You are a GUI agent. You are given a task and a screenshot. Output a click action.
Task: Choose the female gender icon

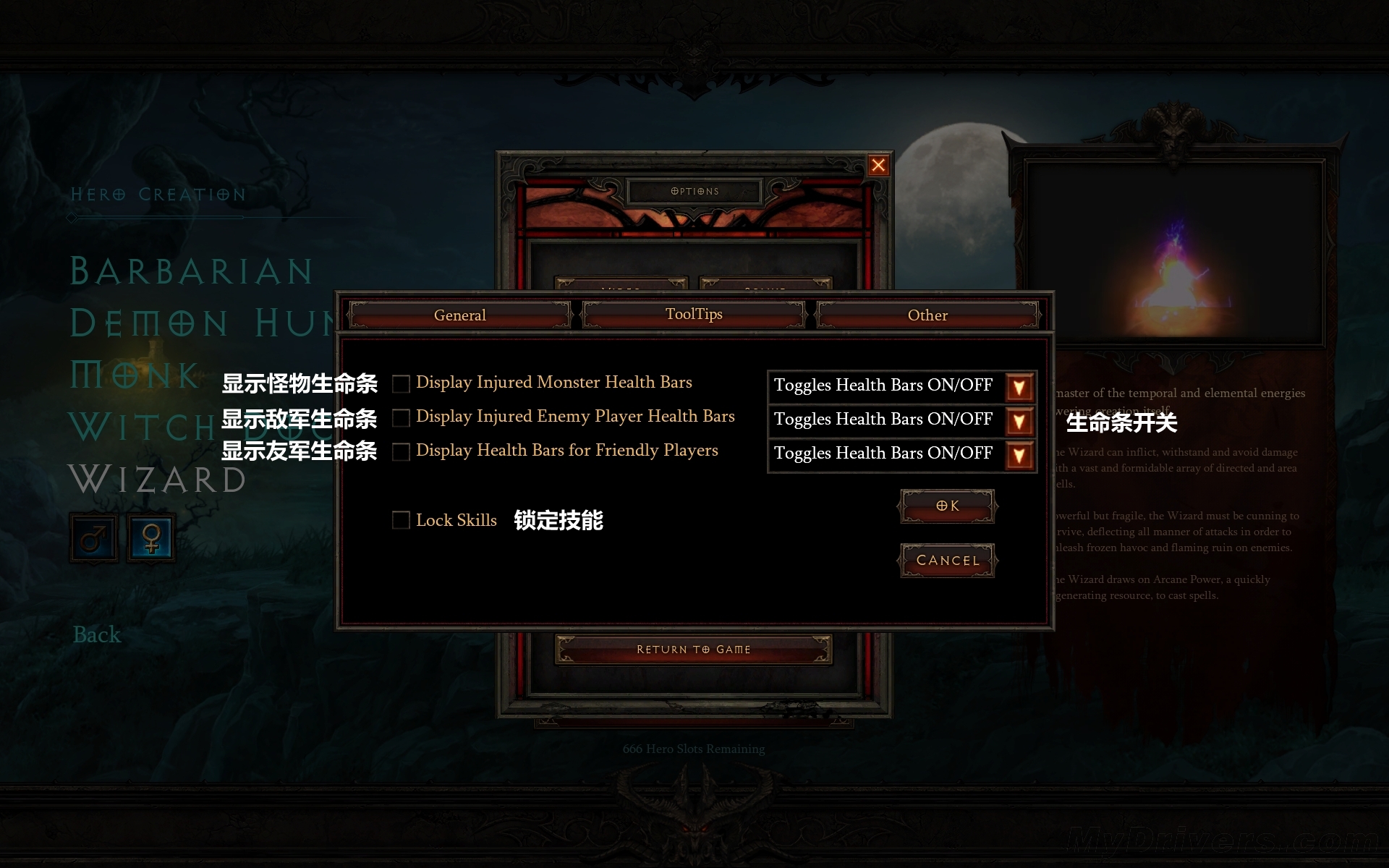pyautogui.click(x=151, y=537)
